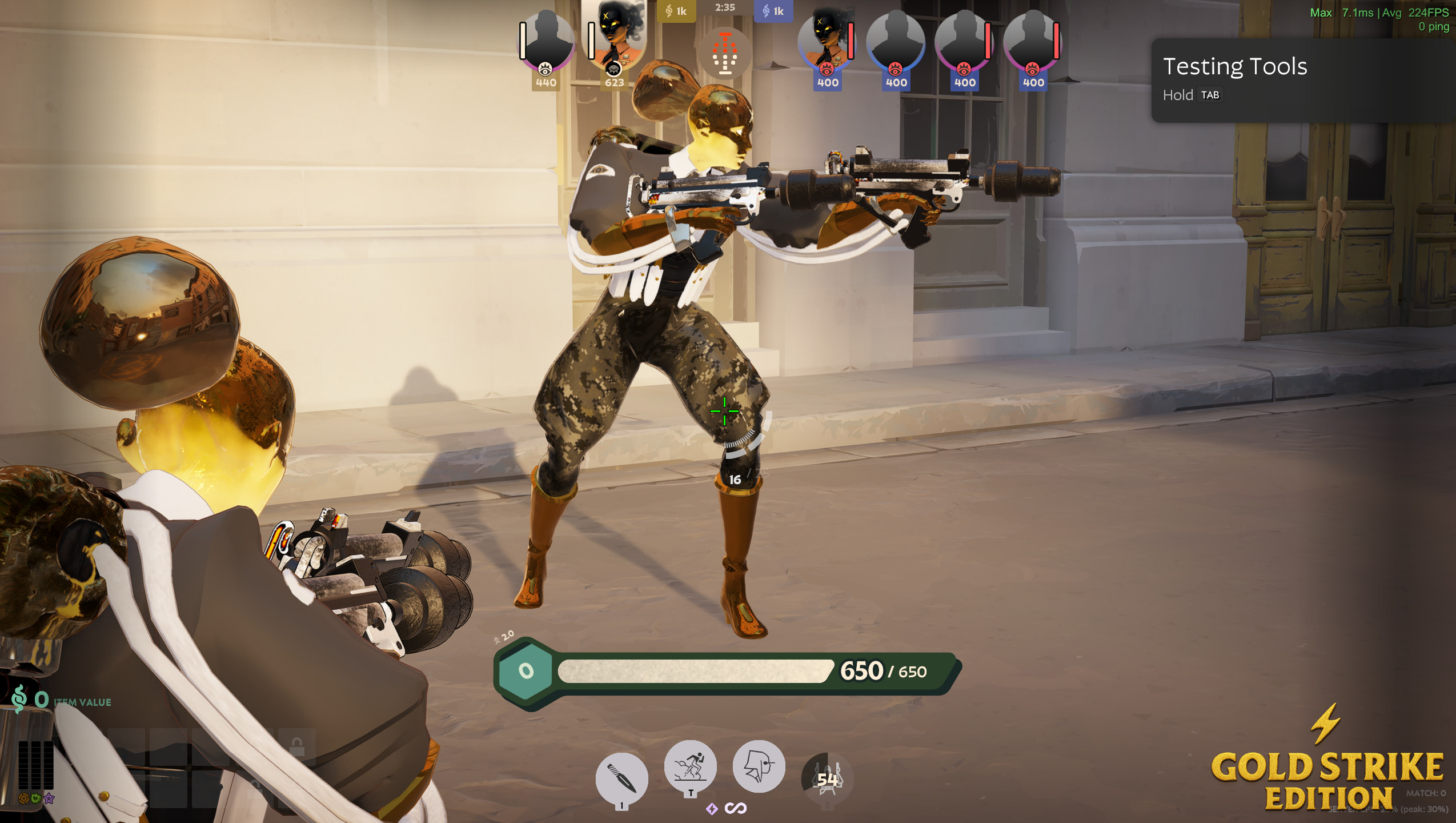The image size is (1456, 823).
Task: Click the head-profile ability icon
Action: 760,766
